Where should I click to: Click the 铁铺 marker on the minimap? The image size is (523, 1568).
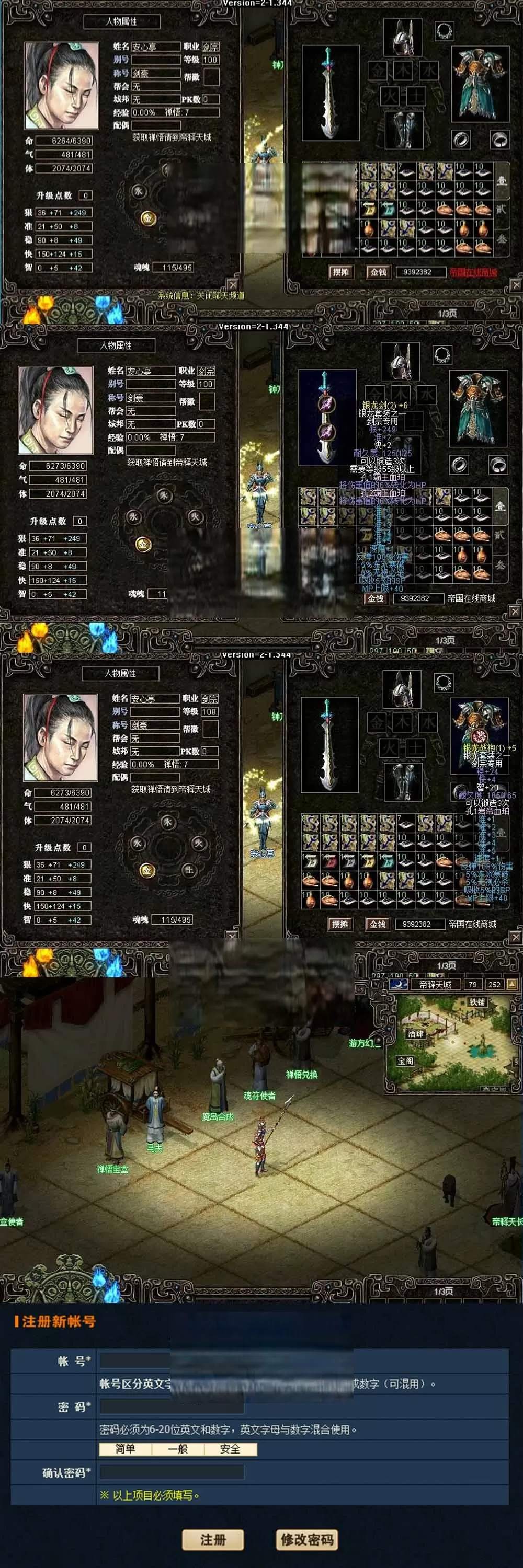tap(477, 1002)
